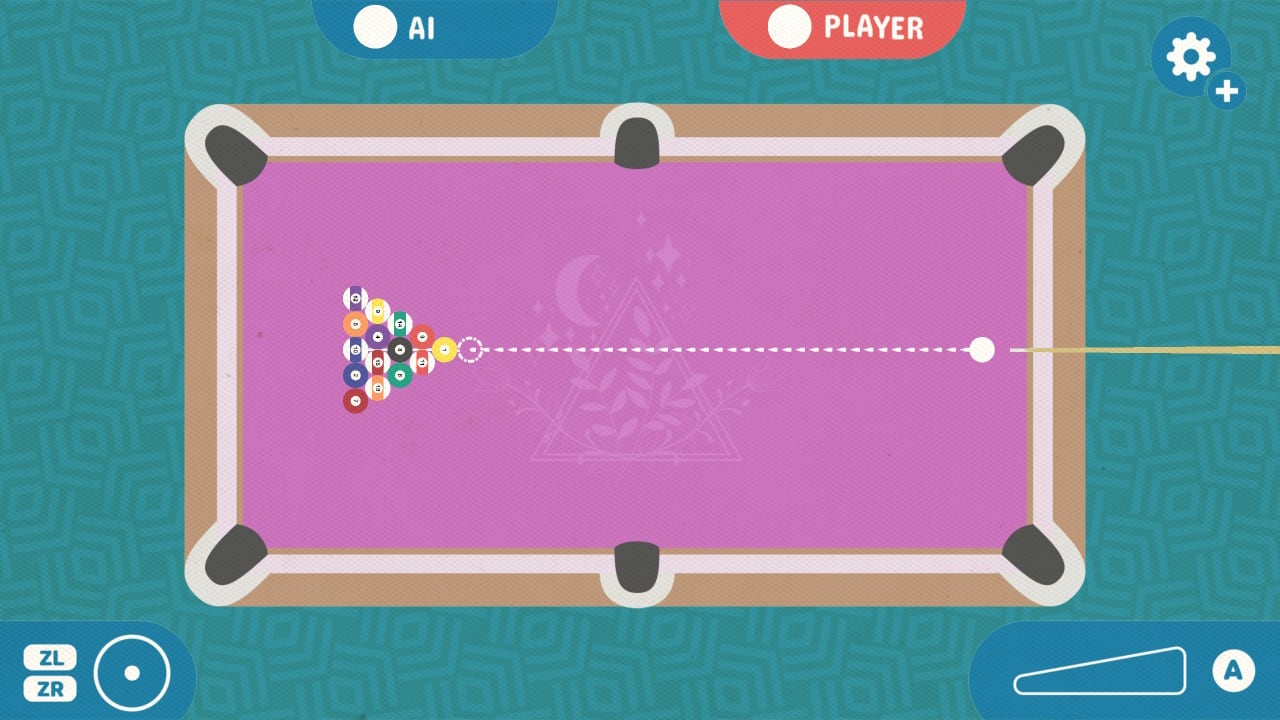This screenshot has width=1280, height=720.
Task: Click the striped 15-ball in the rack
Action: tap(378, 362)
